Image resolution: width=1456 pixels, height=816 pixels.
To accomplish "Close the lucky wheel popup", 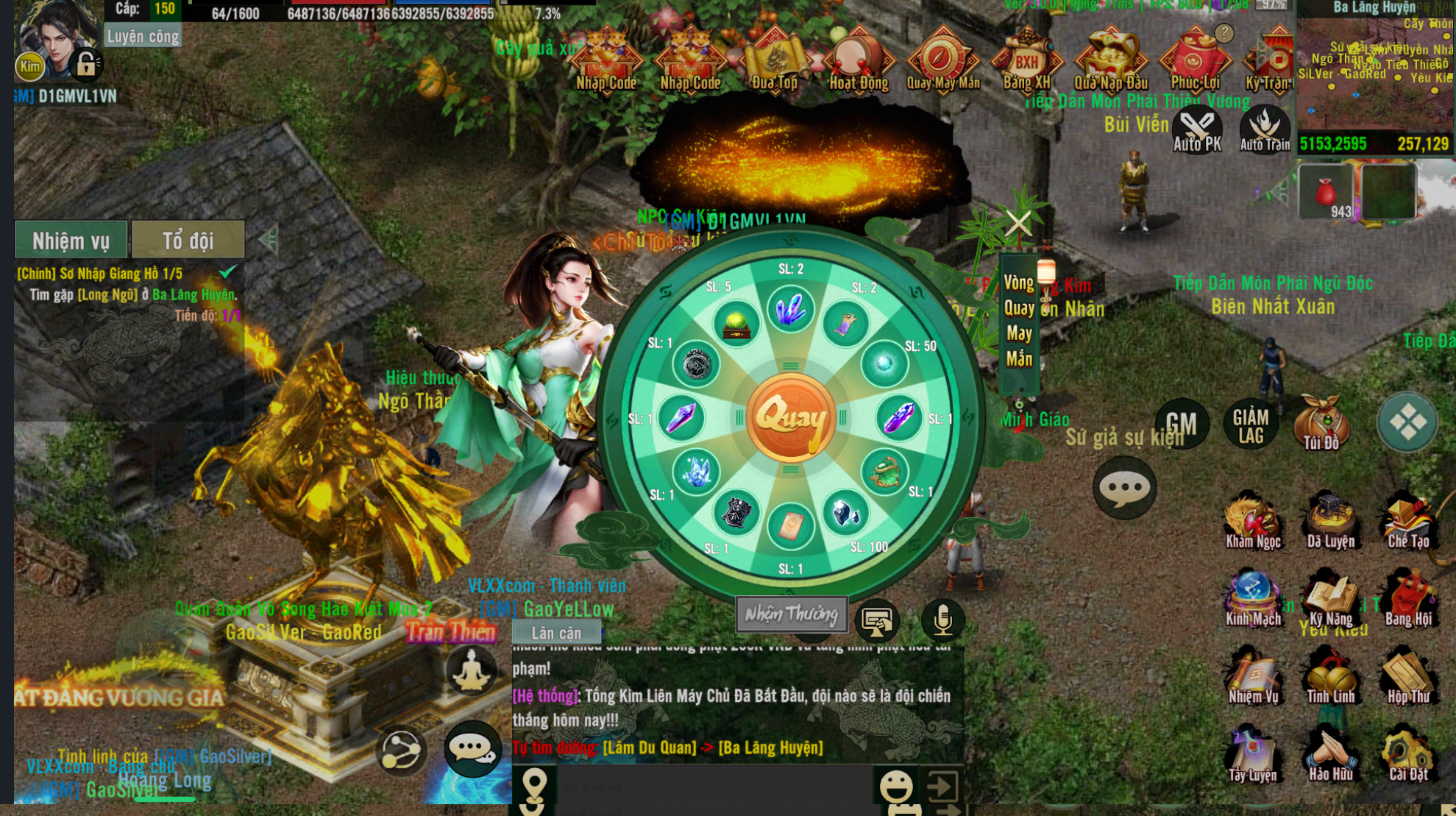I will point(1018,222).
